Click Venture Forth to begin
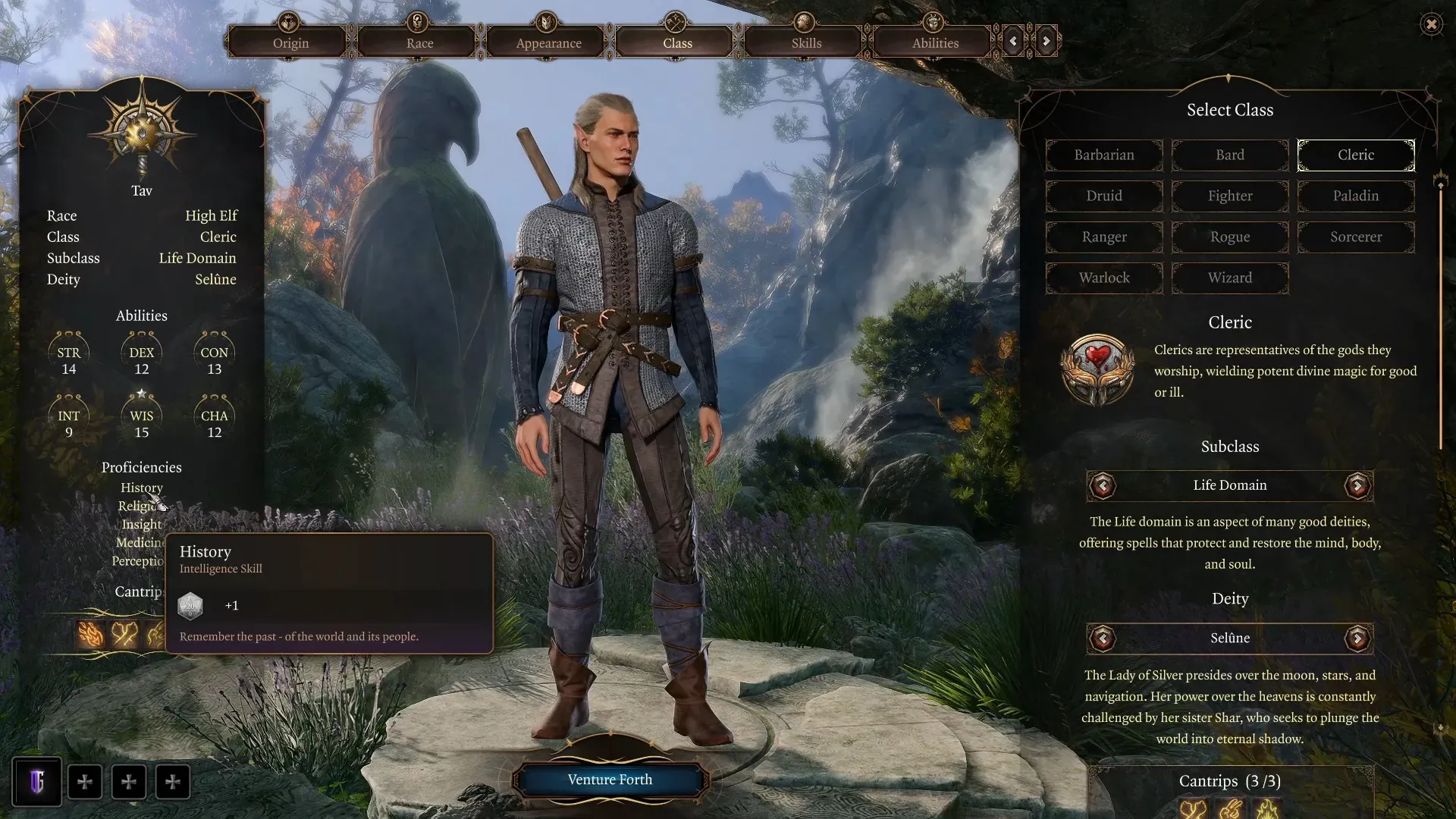Image resolution: width=1456 pixels, height=819 pixels. pos(610,780)
